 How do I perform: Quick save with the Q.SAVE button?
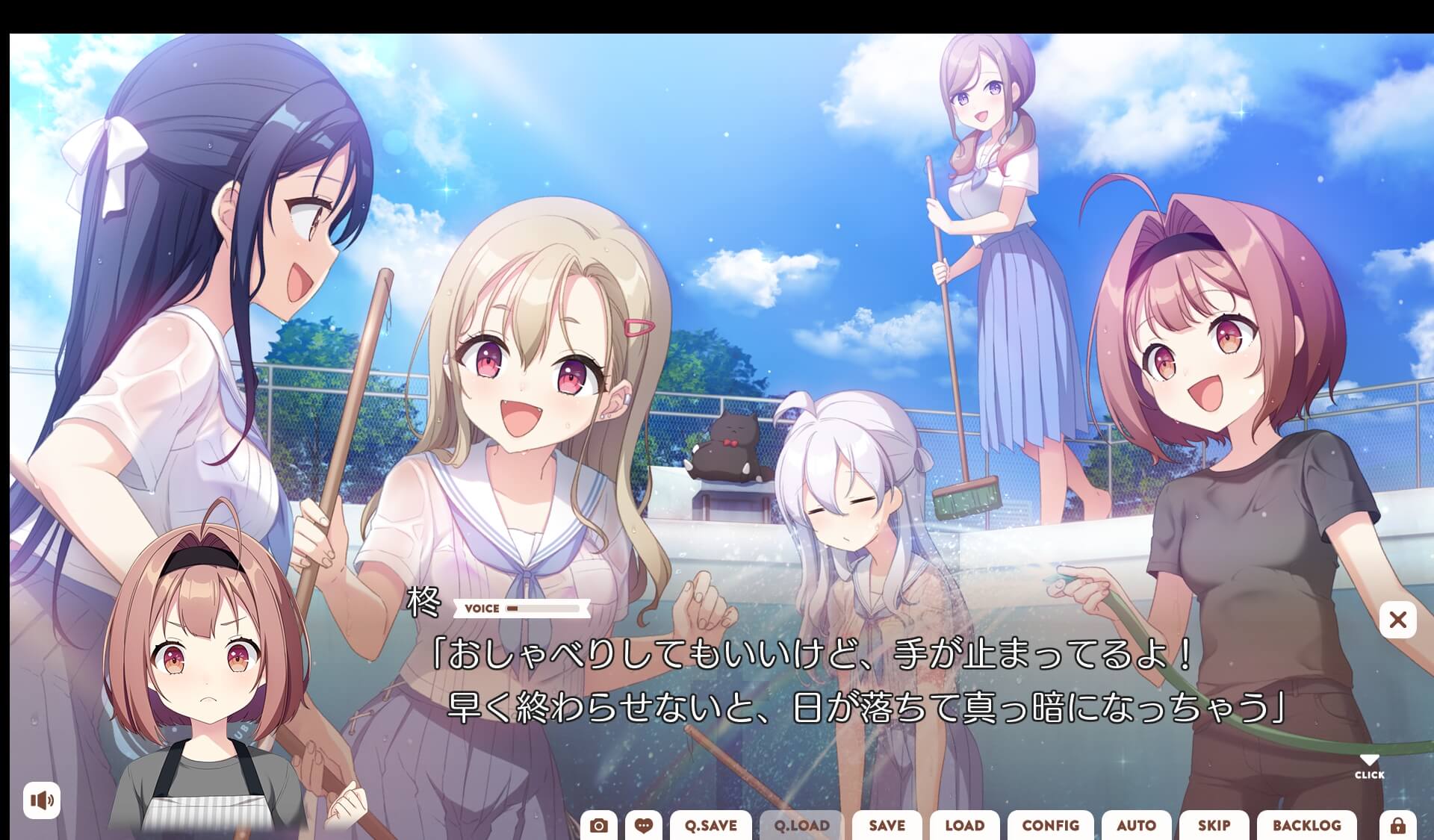tap(710, 826)
